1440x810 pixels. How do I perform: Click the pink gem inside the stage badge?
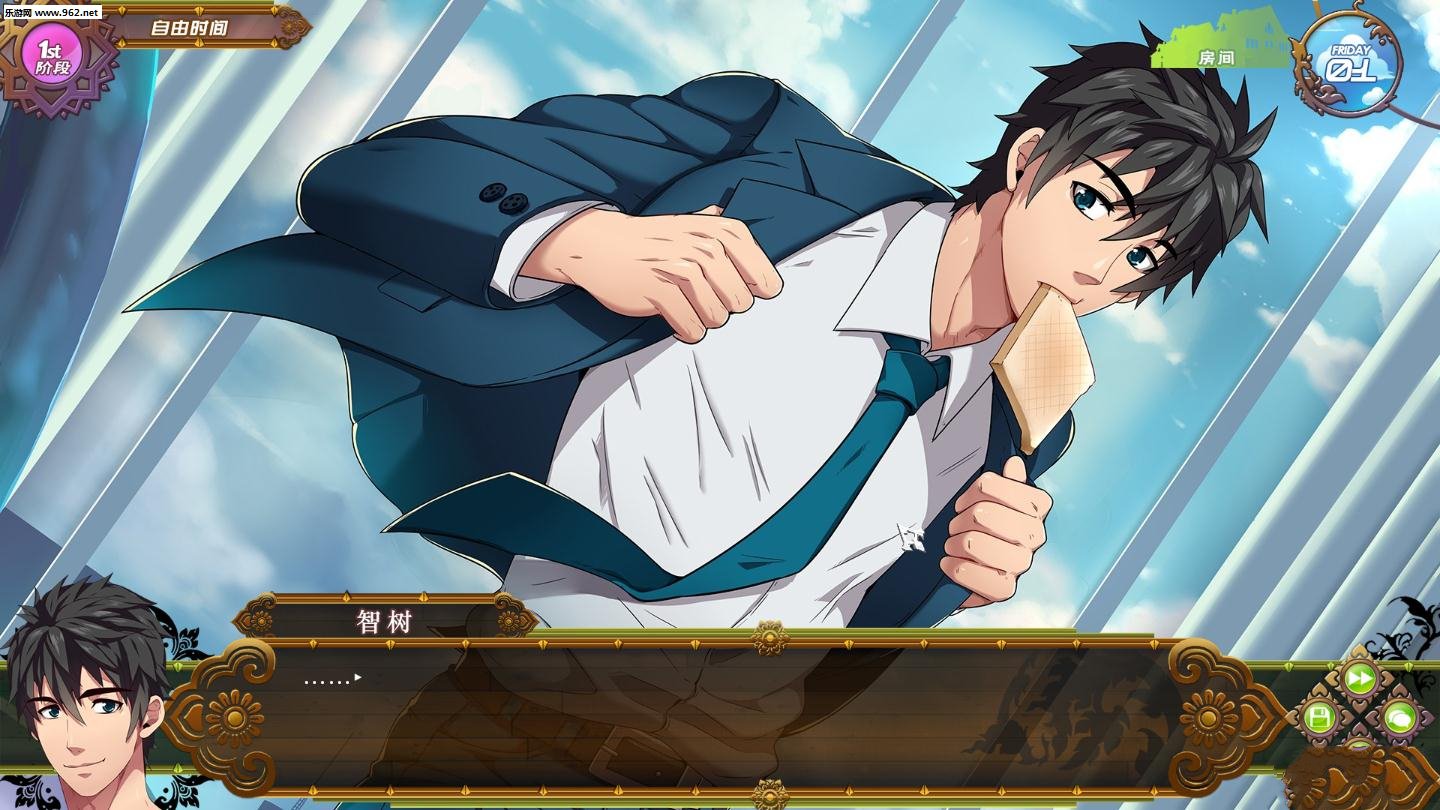52,52
